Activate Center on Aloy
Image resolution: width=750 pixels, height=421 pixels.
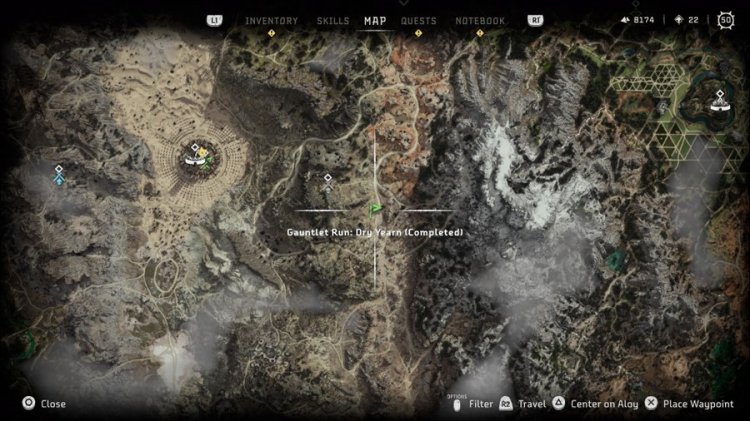tap(600, 404)
